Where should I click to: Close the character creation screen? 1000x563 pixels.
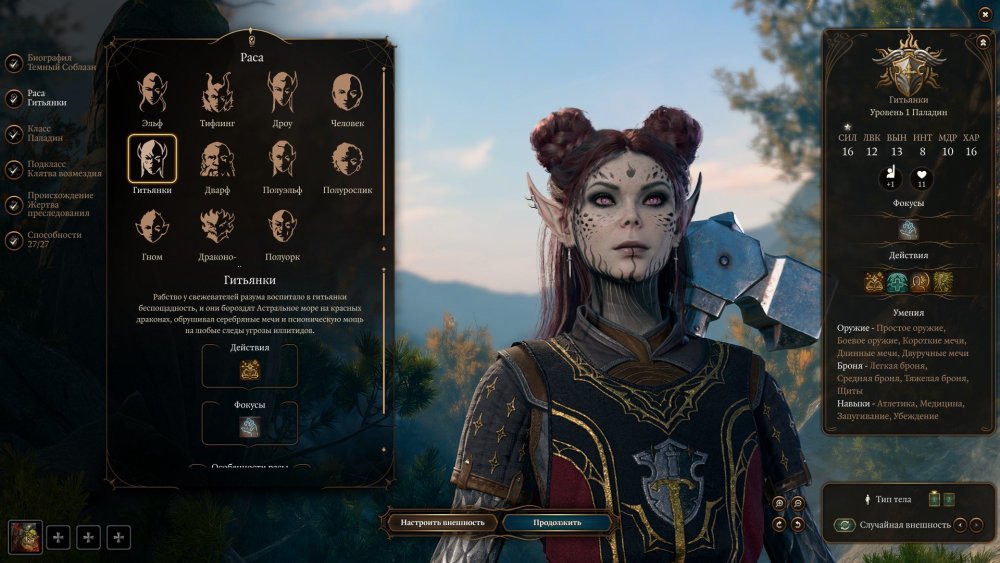pos(985,14)
